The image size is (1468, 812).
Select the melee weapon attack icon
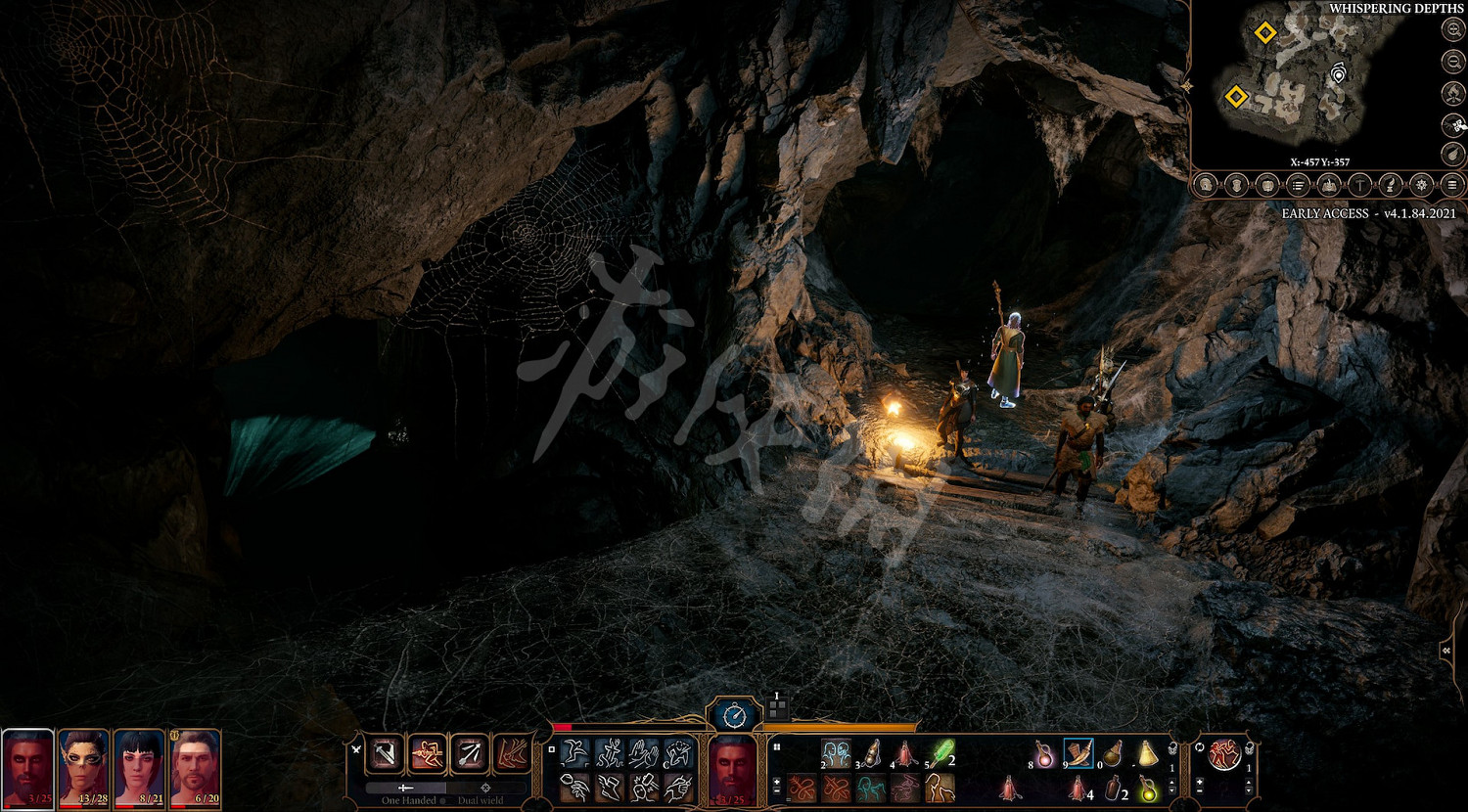point(386,754)
